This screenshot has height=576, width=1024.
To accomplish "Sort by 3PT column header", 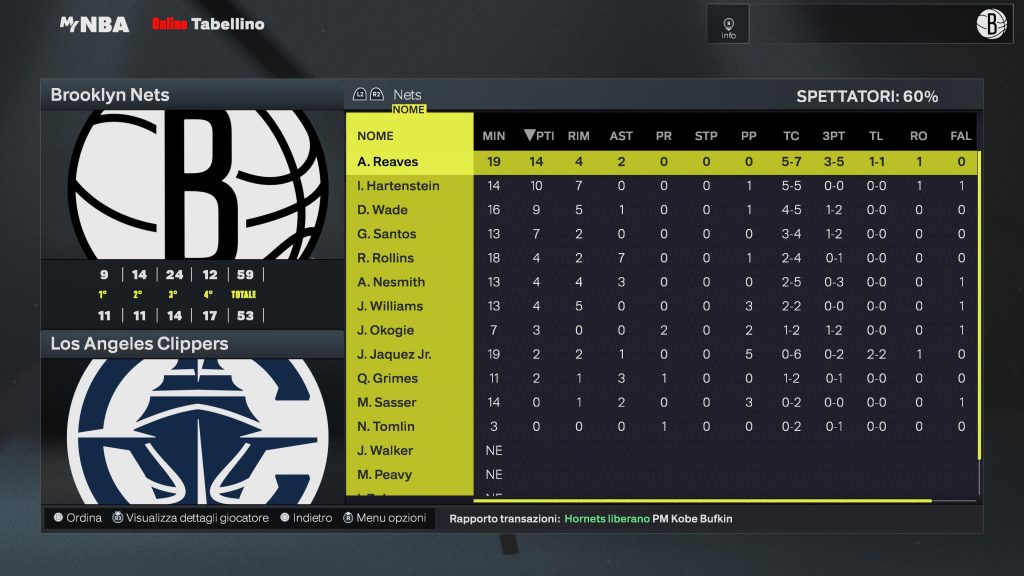I will [x=833, y=136].
